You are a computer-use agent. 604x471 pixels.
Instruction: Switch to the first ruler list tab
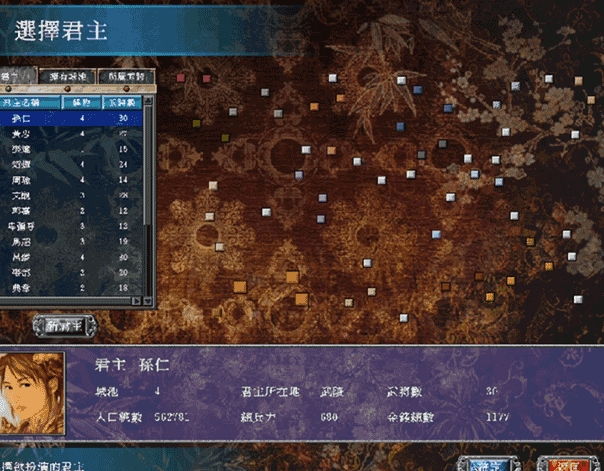tap(17, 77)
